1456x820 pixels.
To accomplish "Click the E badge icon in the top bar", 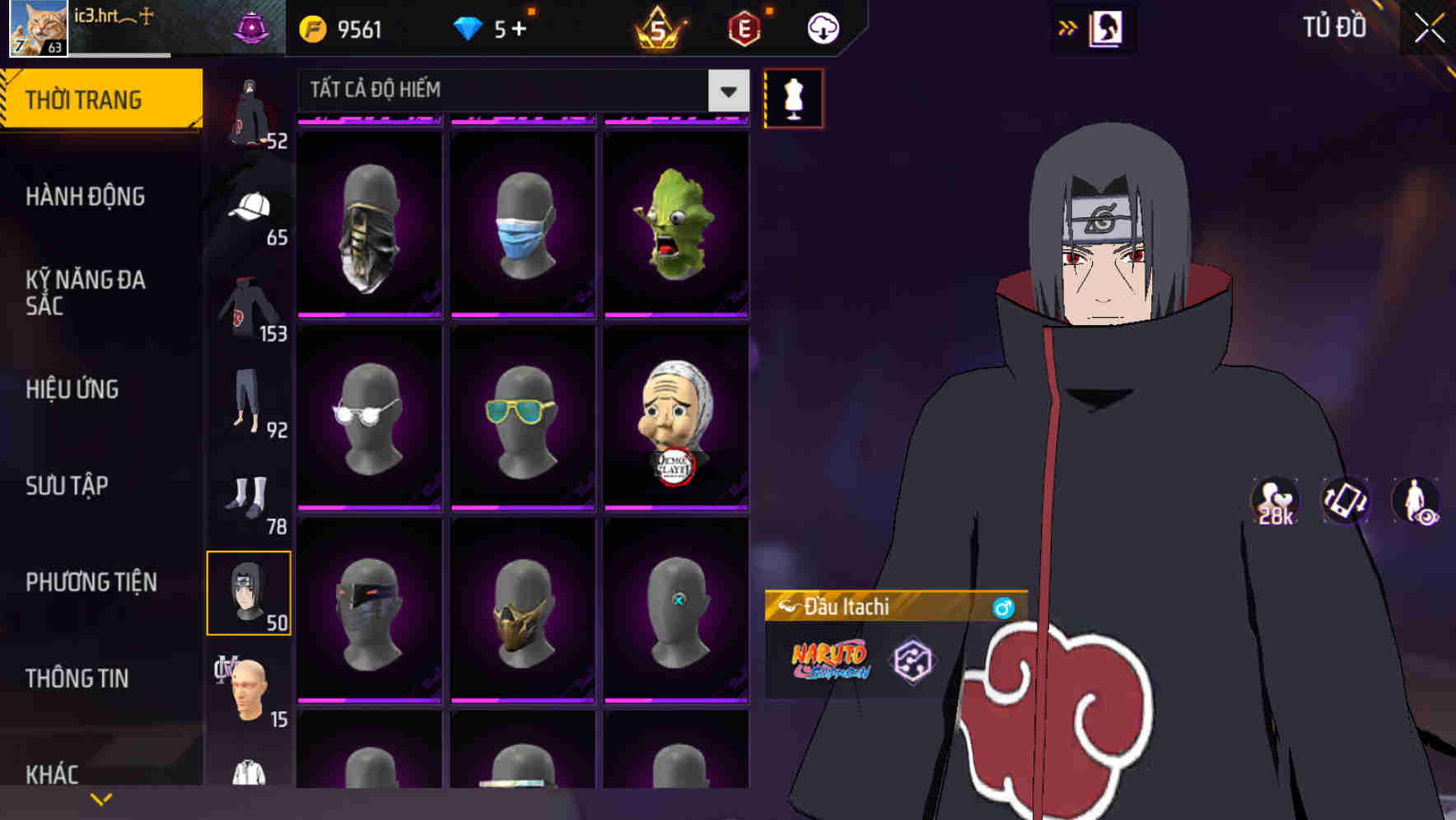I will coord(744,27).
